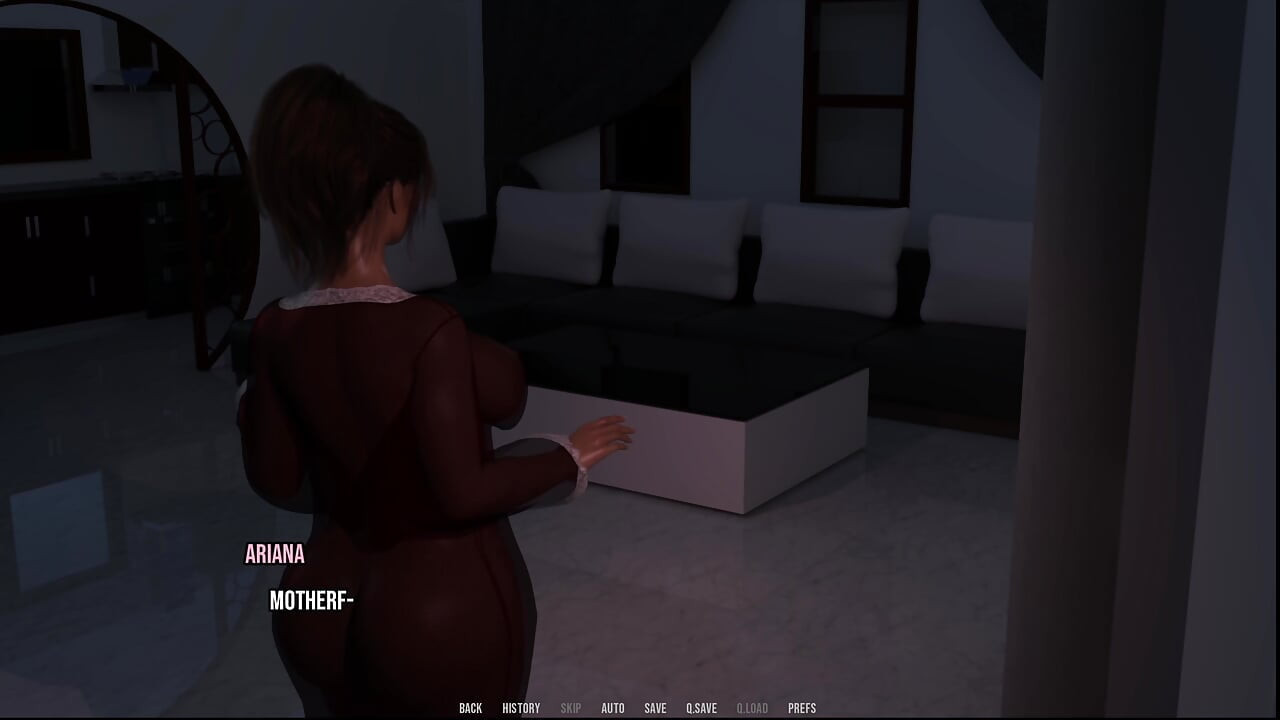Click the speaker name ARIANA

click(274, 555)
